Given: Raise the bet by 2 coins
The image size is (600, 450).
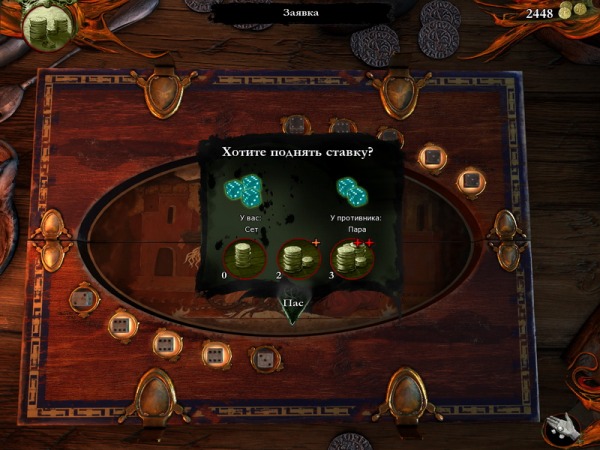Looking at the screenshot, I should 297,261.
